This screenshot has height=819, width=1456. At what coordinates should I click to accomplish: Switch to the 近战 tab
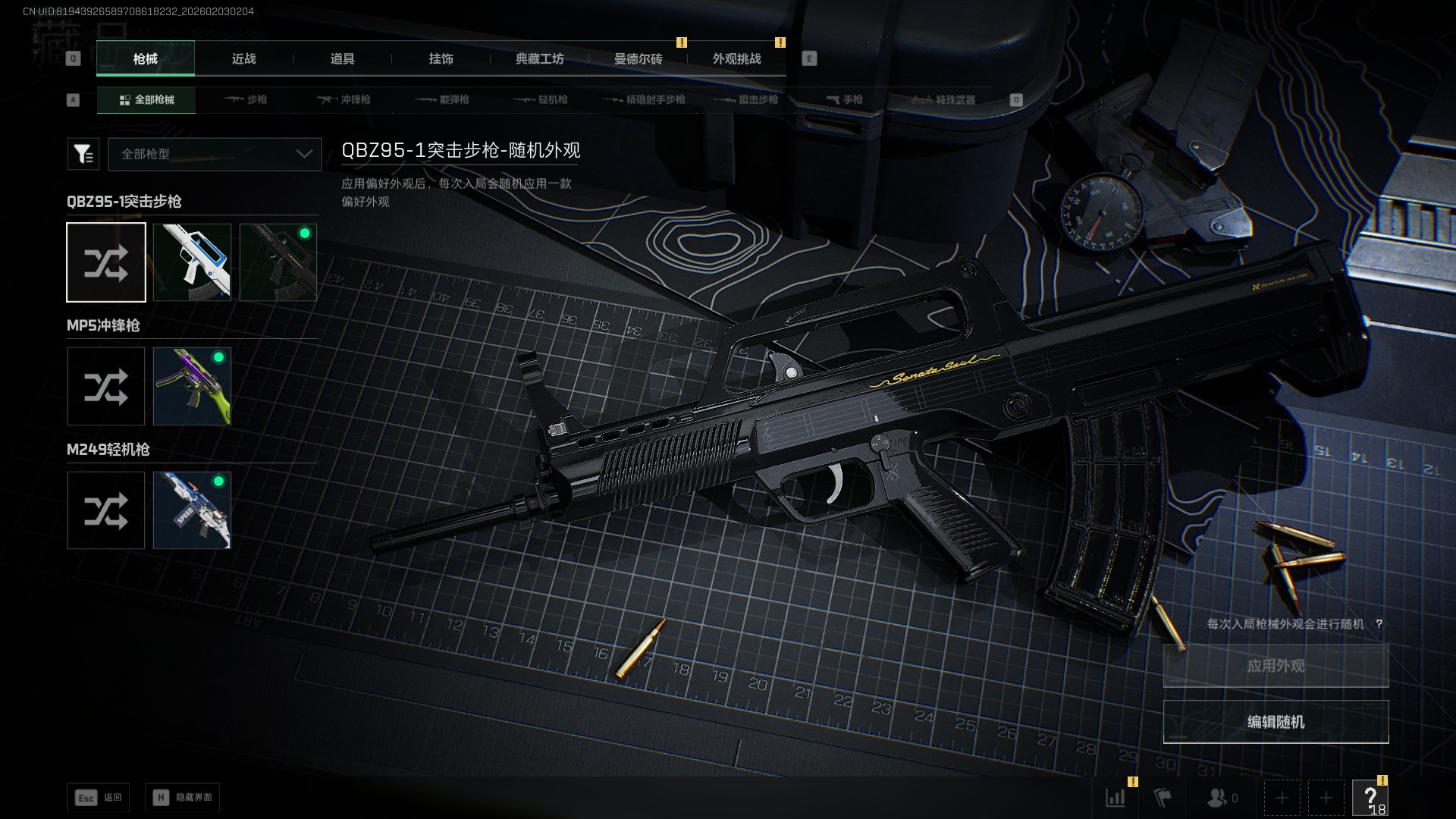[243, 59]
